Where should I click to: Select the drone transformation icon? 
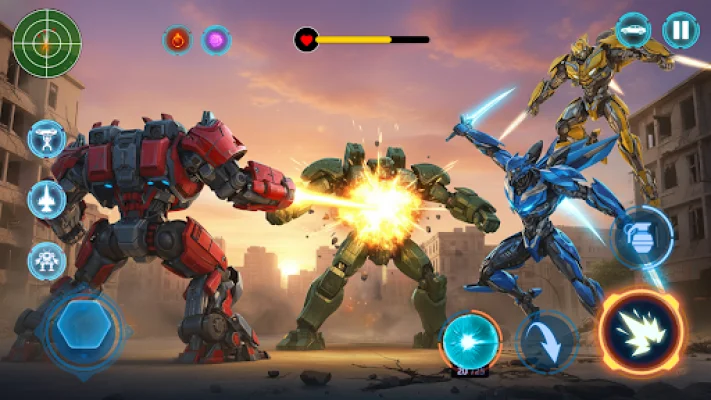[x=47, y=140]
